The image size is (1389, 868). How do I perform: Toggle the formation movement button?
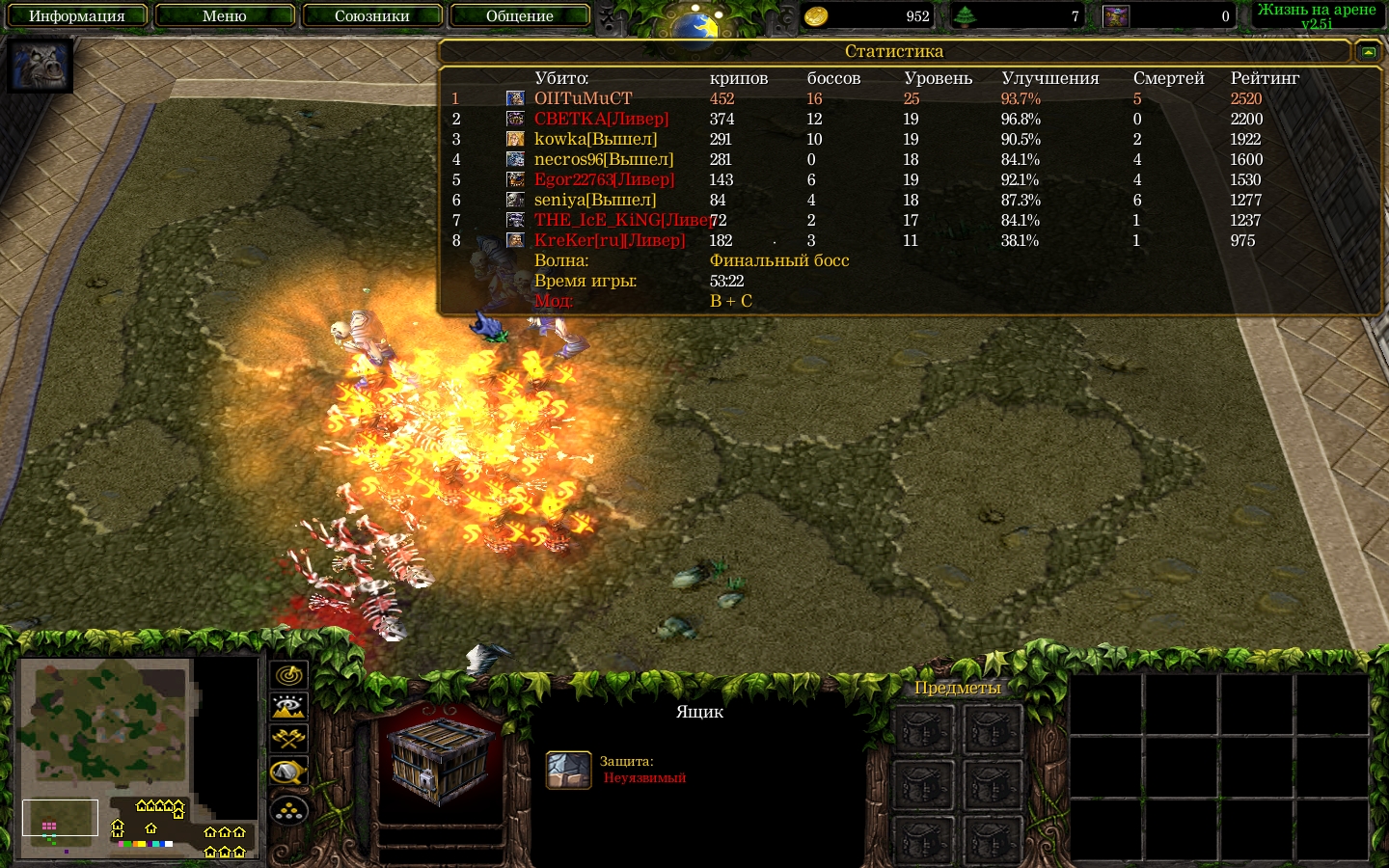point(288,810)
